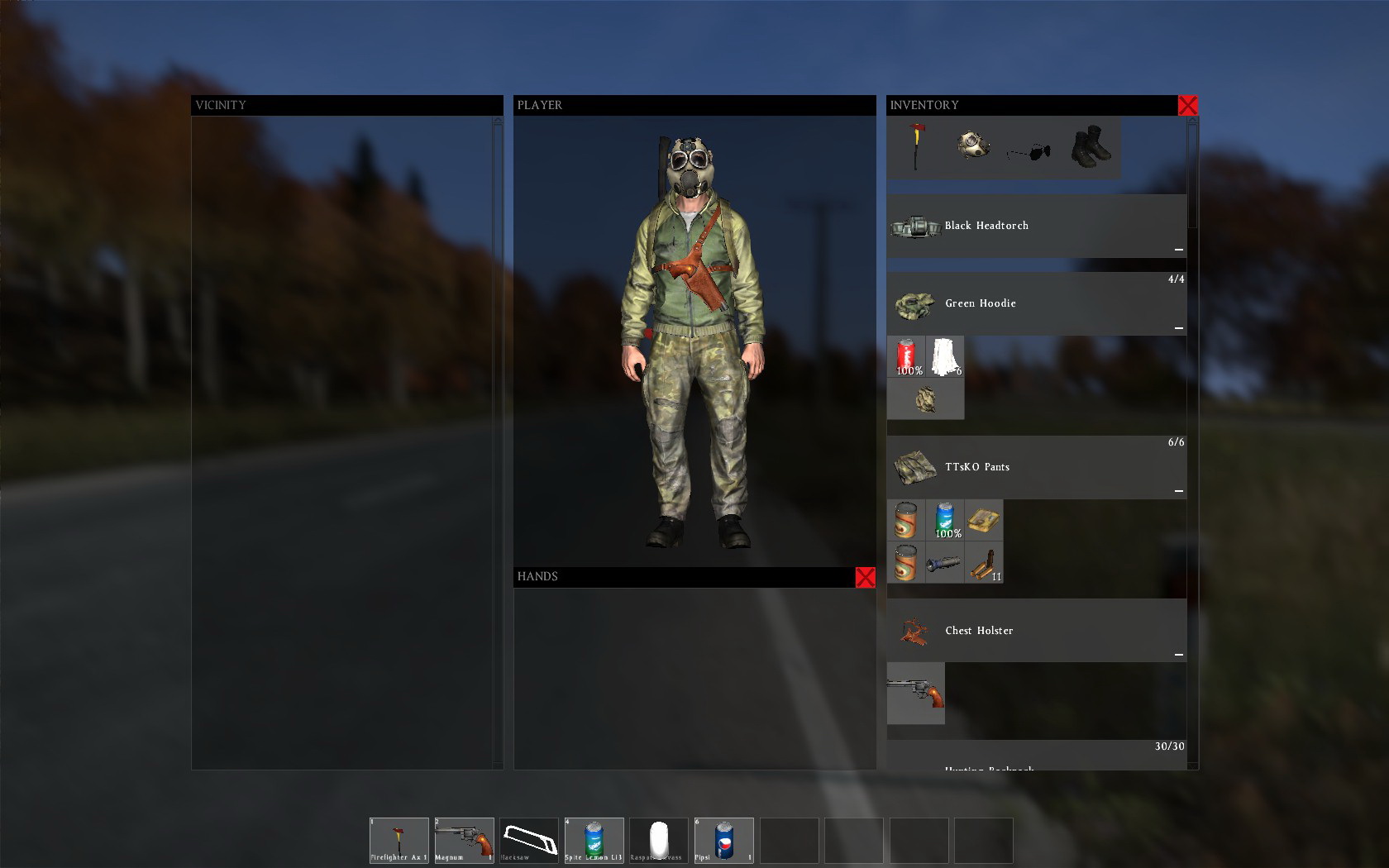Select the ammo stack of 11 rounds
The image size is (1389, 868).
click(984, 564)
